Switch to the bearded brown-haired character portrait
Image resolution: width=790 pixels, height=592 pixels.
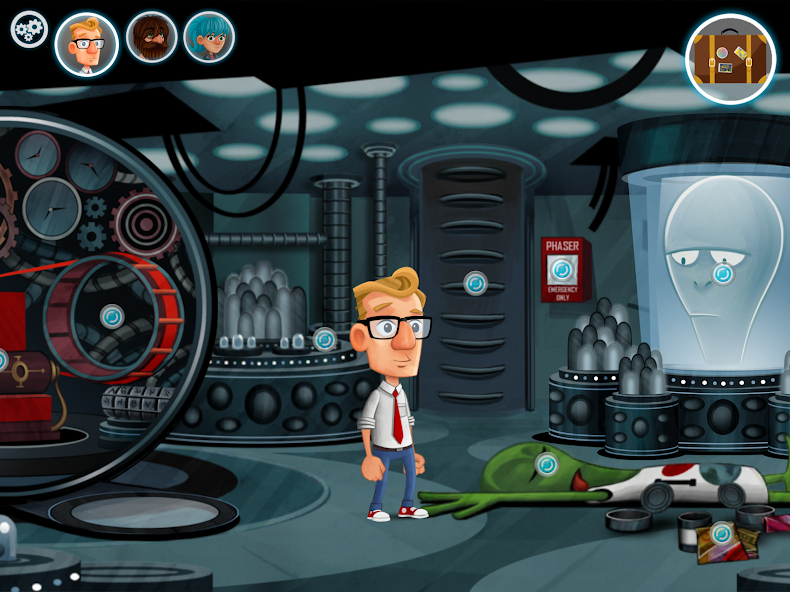click(151, 38)
